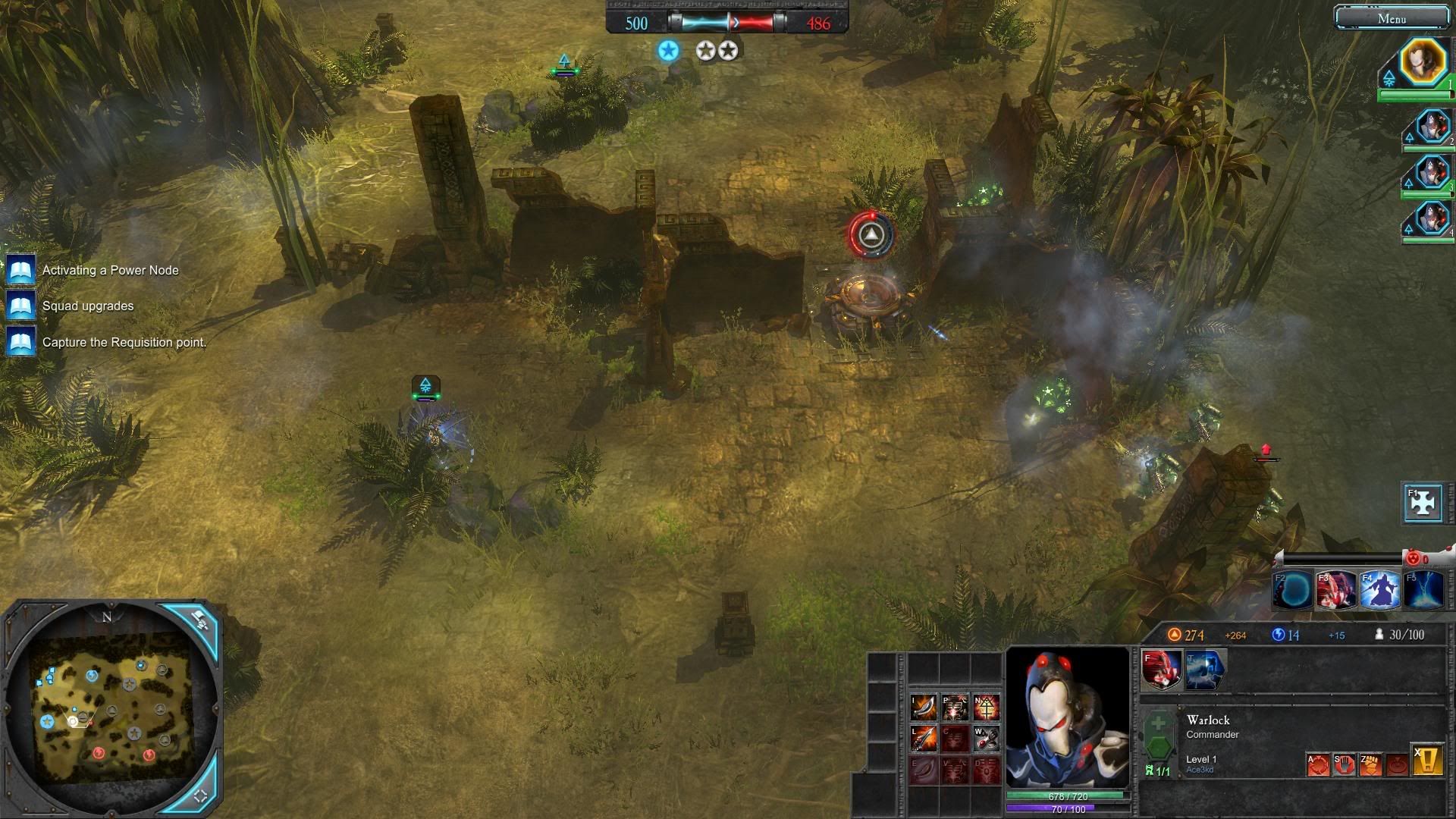
Task: Use the Warlock's red F ability
Action: (x=1161, y=670)
